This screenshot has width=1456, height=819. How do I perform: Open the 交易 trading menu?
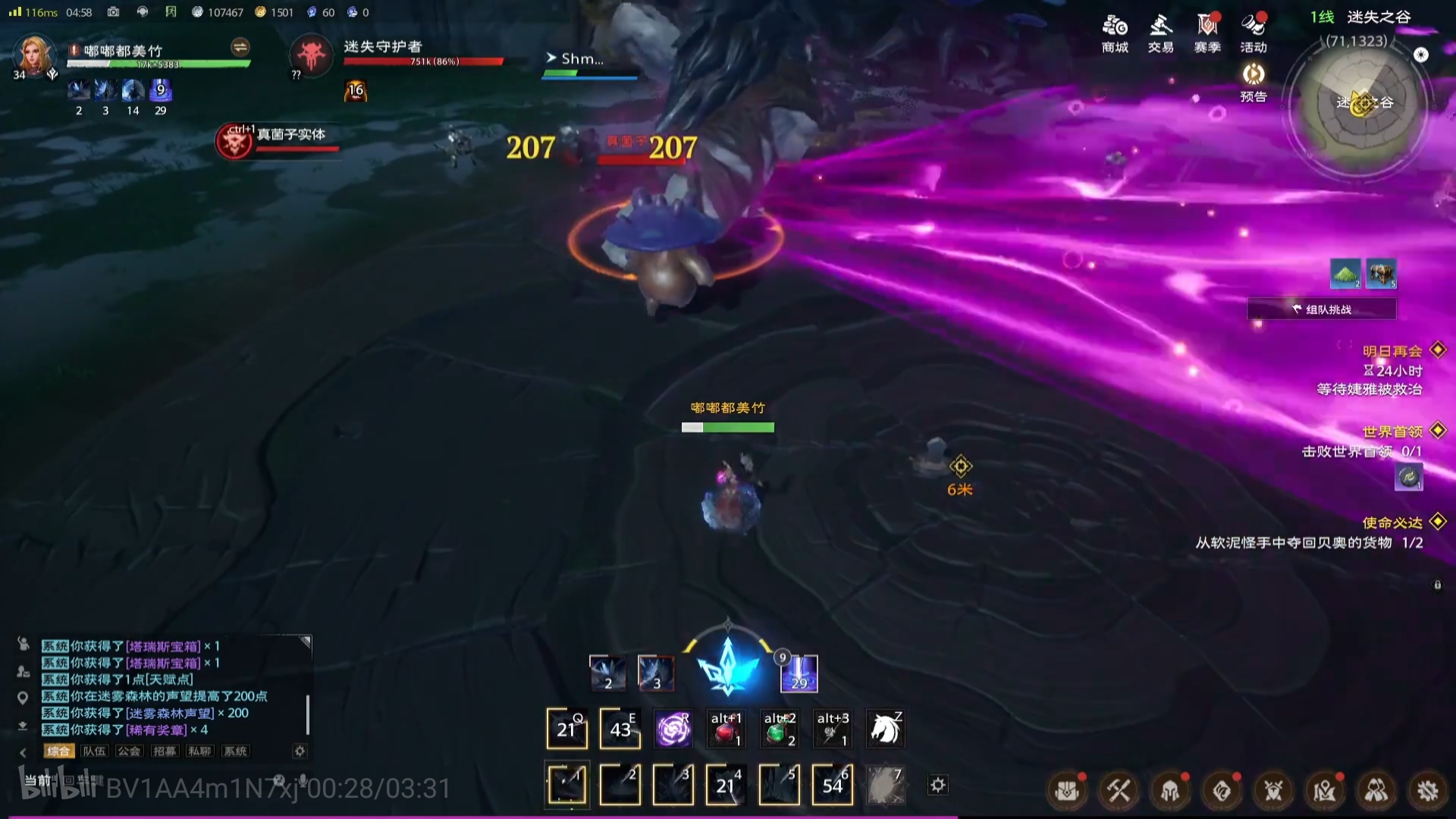[1160, 33]
